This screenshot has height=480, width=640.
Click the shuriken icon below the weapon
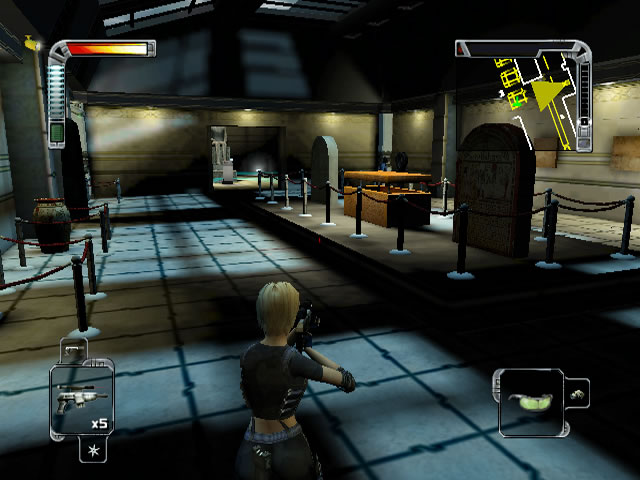coord(92,452)
